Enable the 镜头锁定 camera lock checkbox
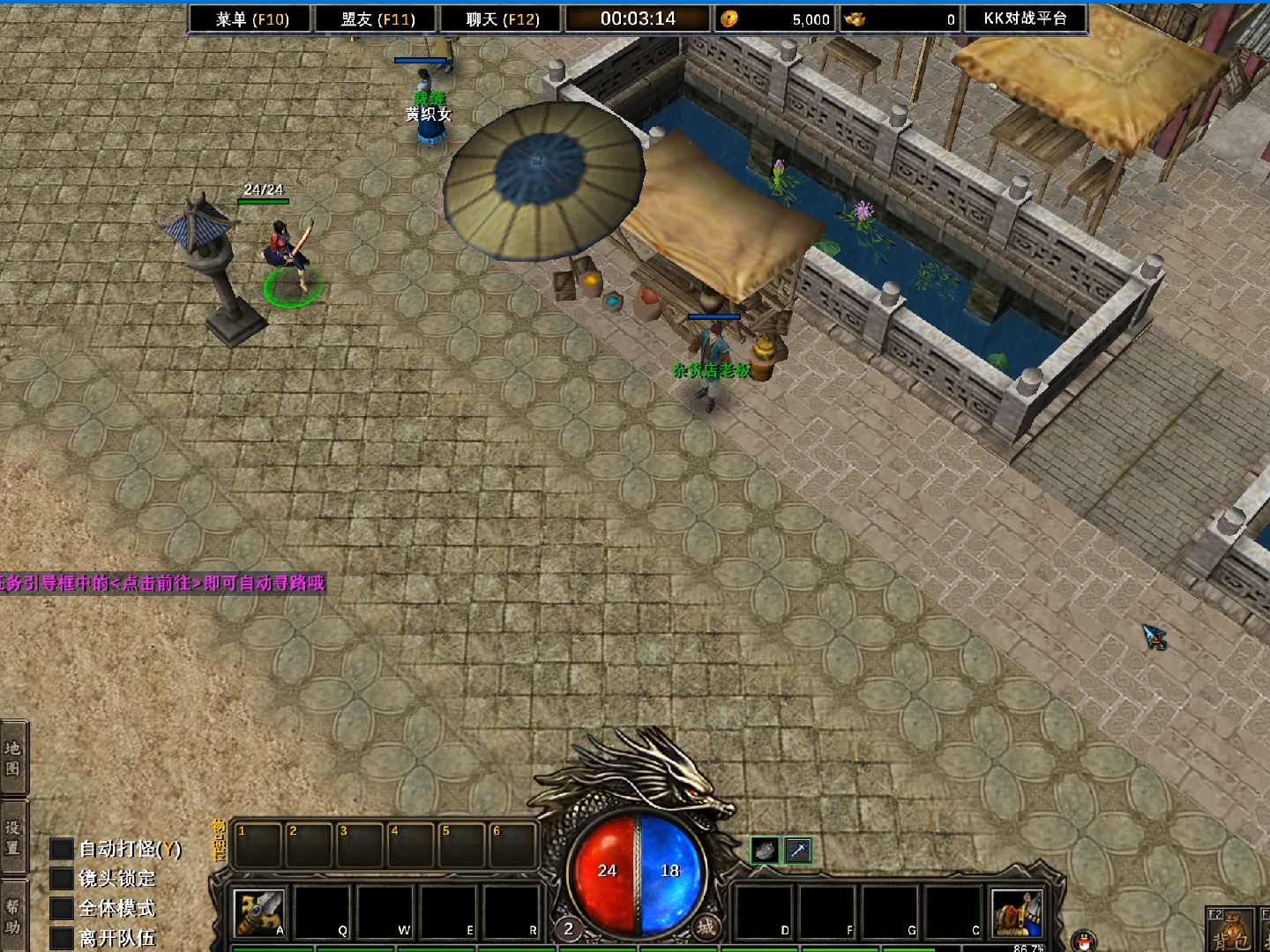 62,879
